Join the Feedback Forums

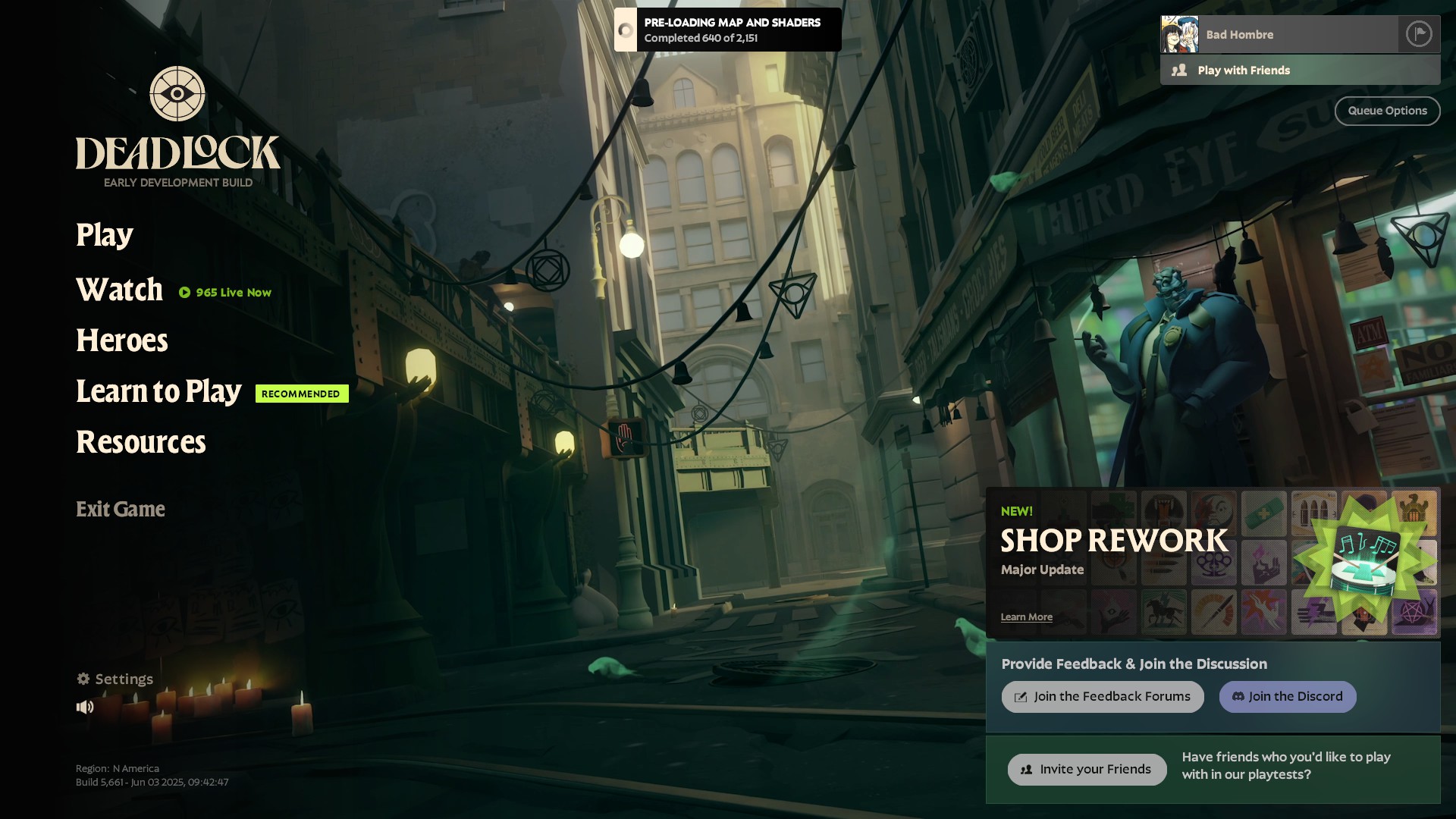click(1102, 697)
